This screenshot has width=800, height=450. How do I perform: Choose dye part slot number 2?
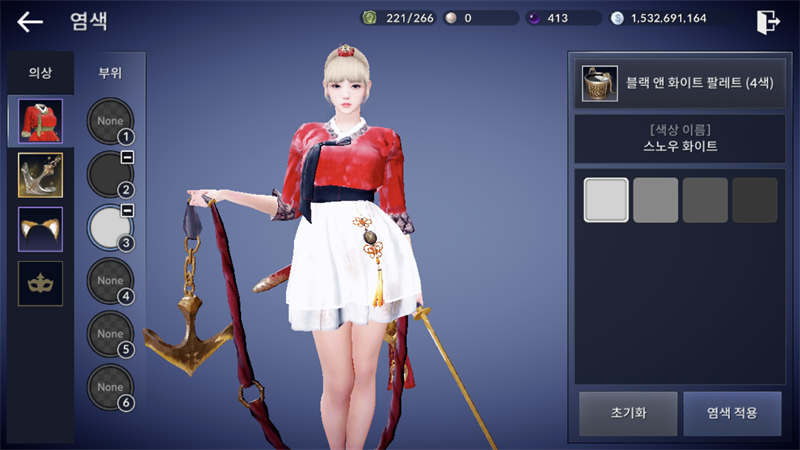coord(110,174)
